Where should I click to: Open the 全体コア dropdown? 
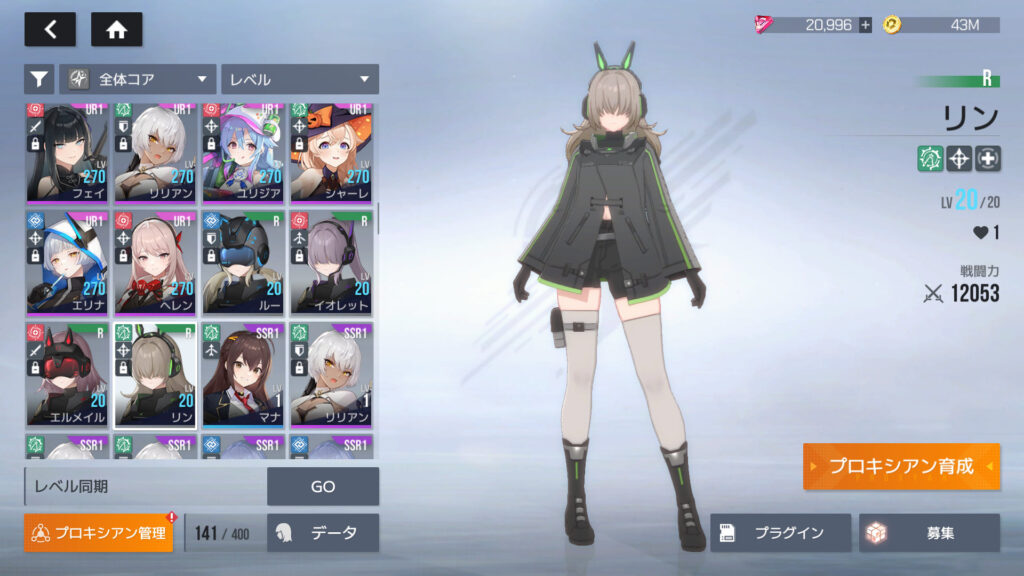click(x=138, y=79)
